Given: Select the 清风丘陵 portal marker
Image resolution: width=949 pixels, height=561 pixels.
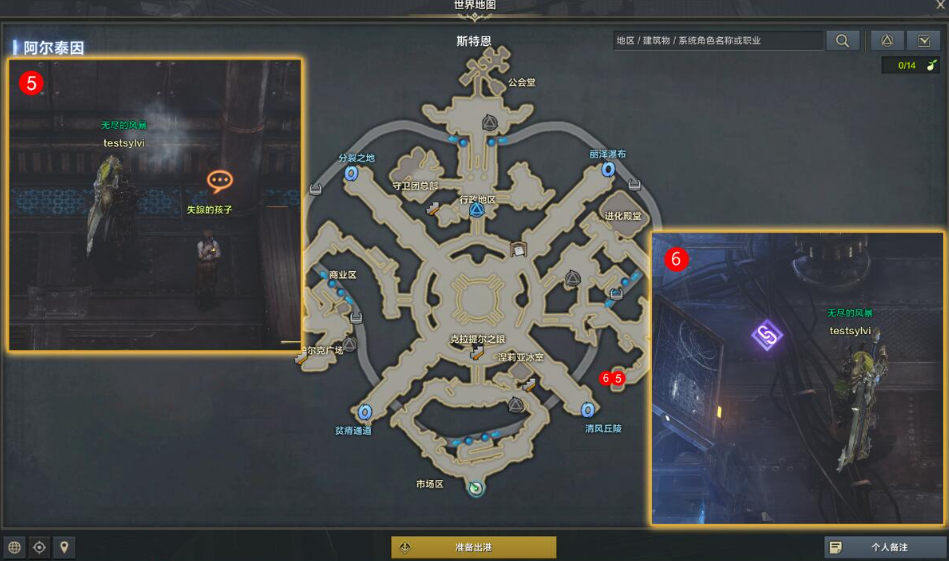Looking at the screenshot, I should point(588,410).
